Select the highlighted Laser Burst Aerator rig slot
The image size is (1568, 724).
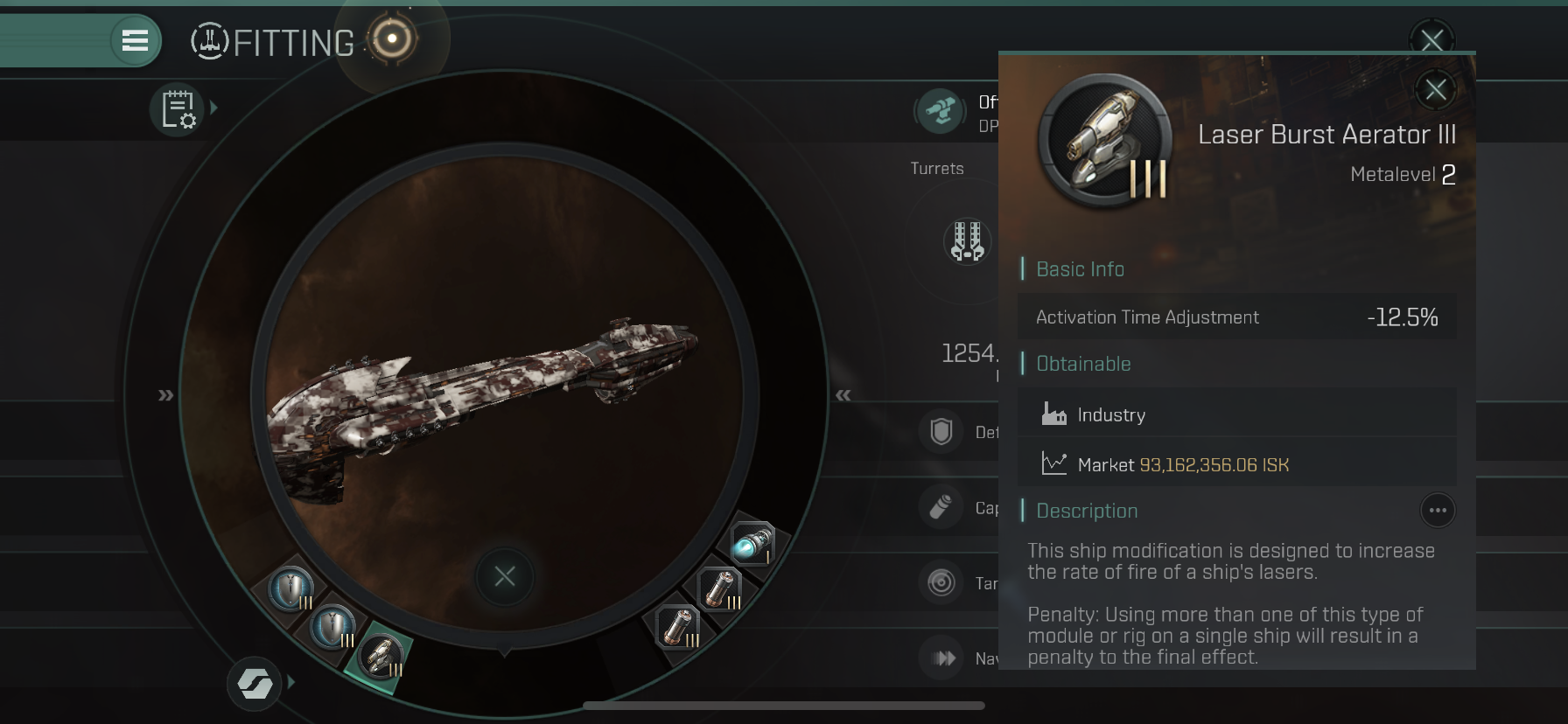tap(381, 658)
